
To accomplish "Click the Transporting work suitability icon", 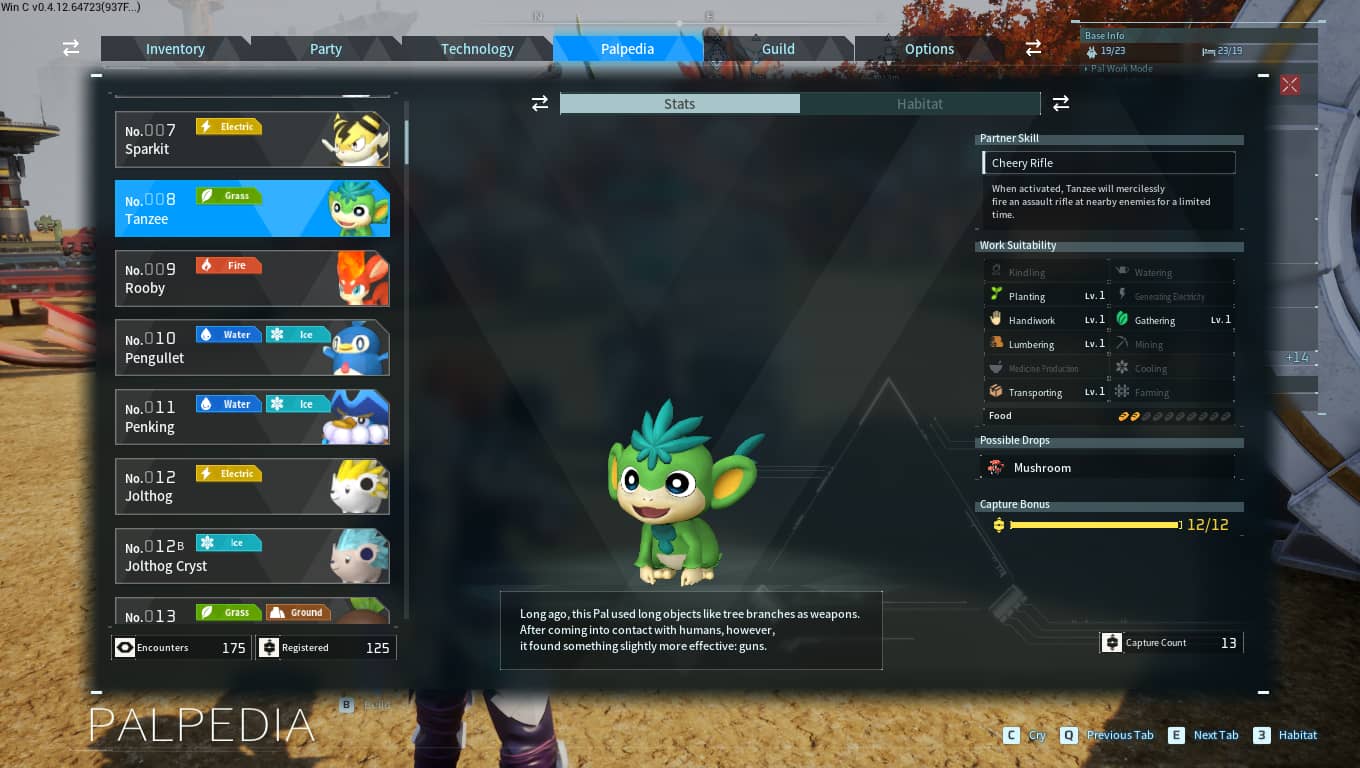I will [995, 391].
